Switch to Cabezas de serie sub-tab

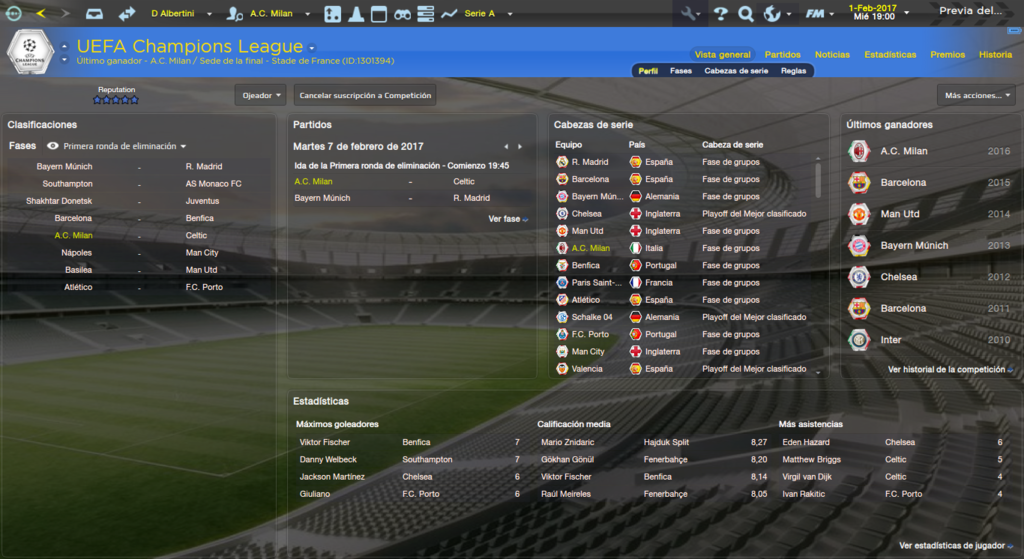pos(736,71)
